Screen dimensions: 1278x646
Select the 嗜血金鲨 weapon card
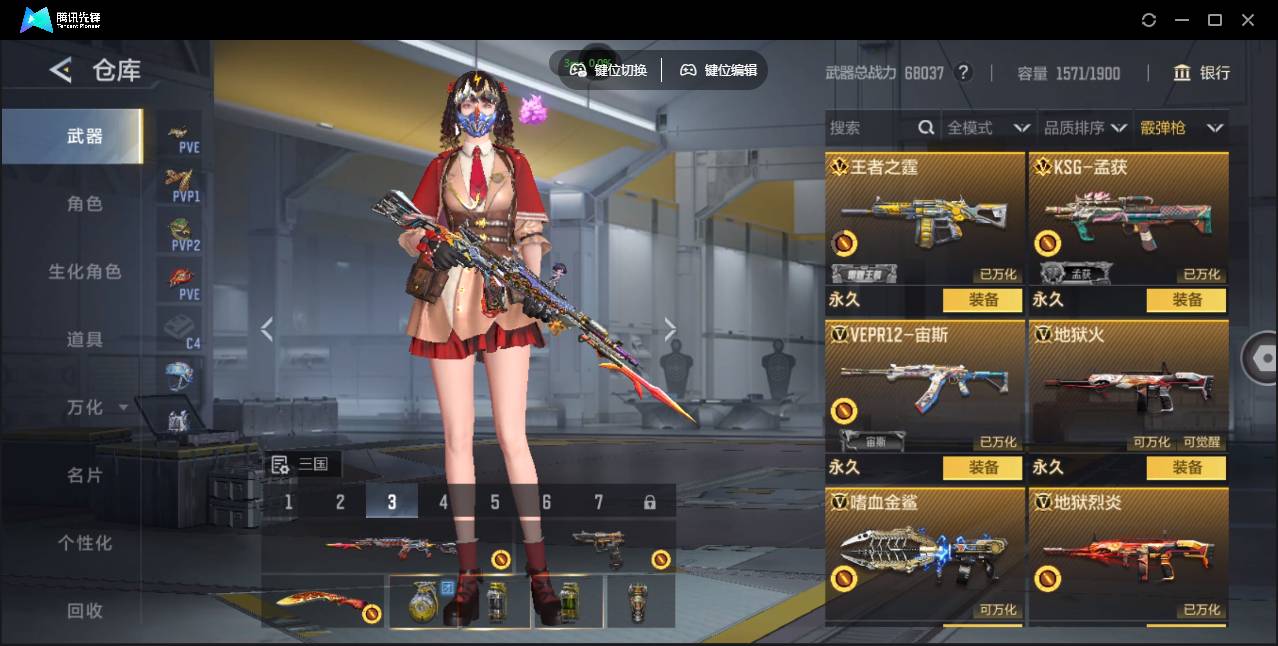point(925,555)
